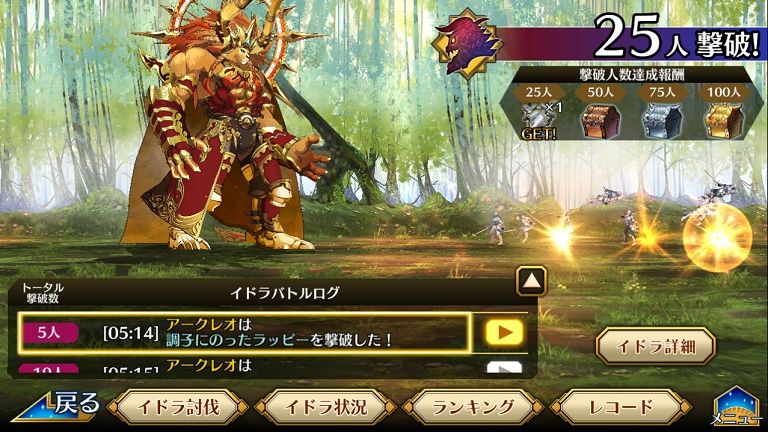Open イドラ詳細 details

point(655,345)
